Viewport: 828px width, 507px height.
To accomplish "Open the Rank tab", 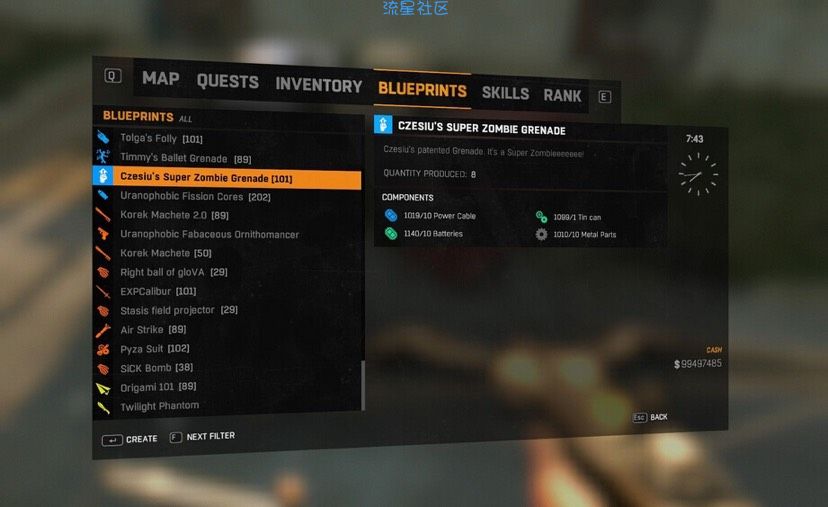I will (x=562, y=96).
